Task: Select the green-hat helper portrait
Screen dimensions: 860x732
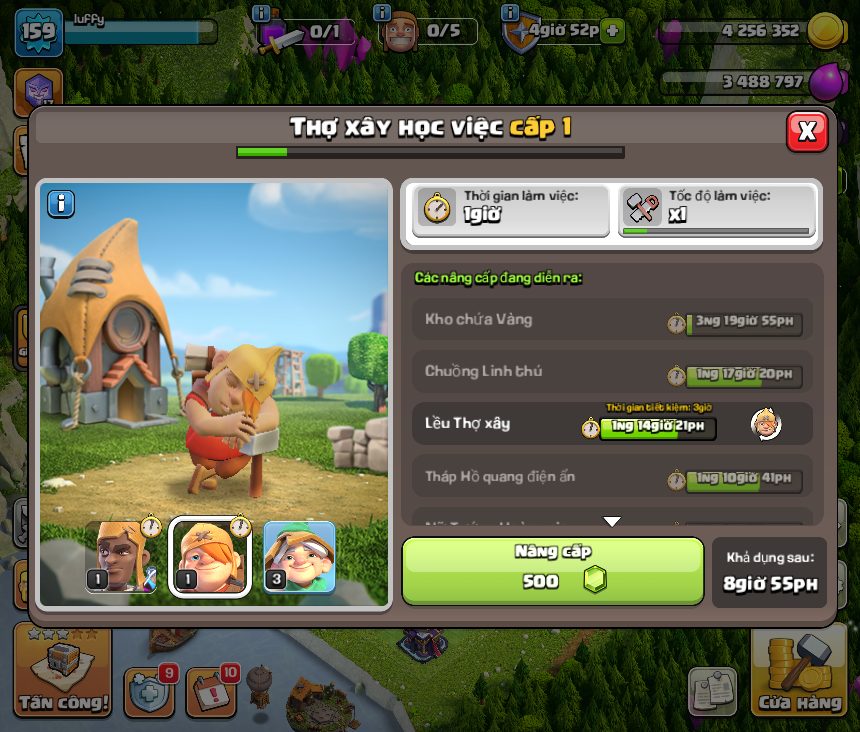Action: pos(299,558)
